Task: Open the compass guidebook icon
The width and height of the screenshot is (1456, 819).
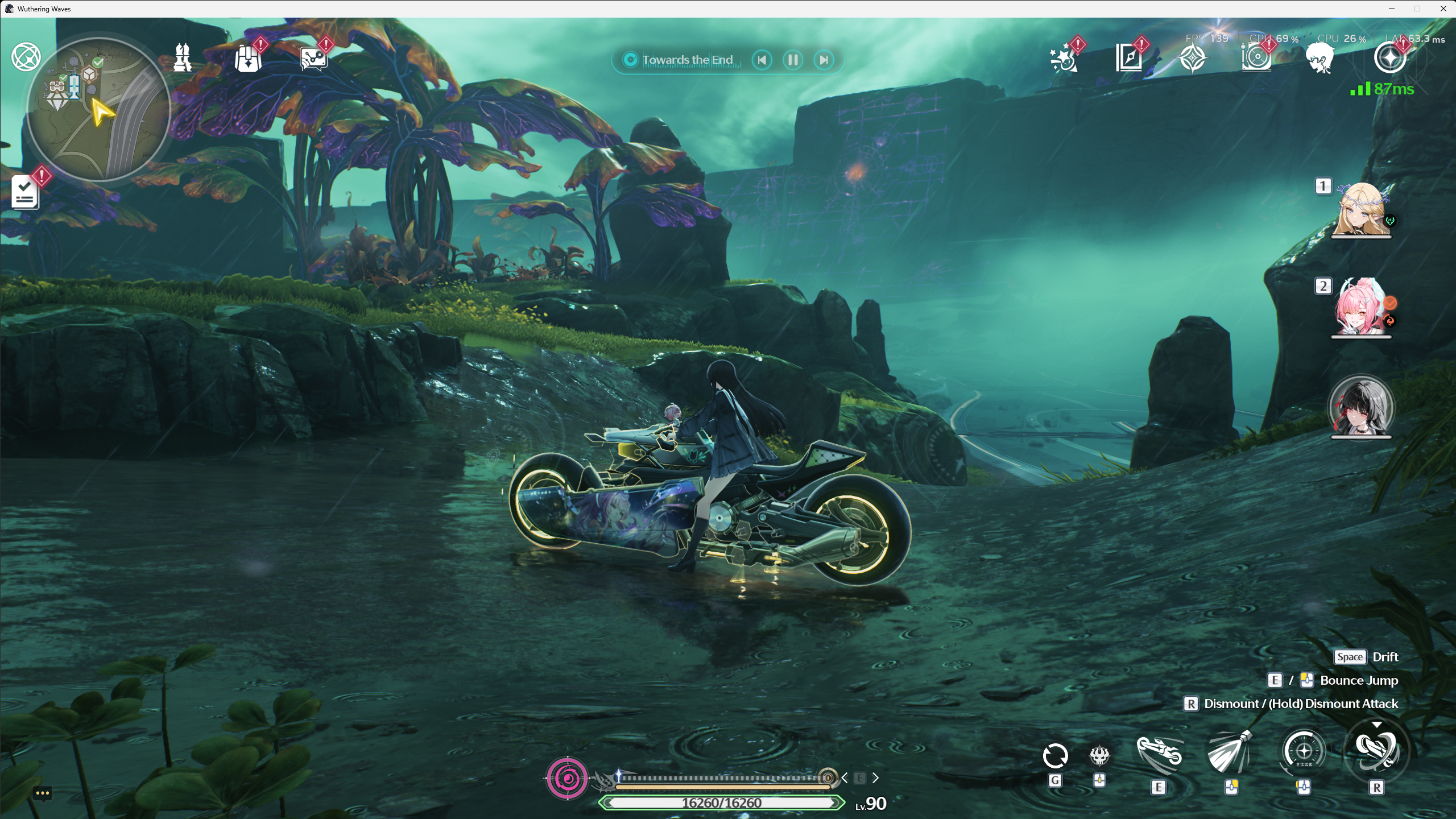Action: pos(1128,59)
